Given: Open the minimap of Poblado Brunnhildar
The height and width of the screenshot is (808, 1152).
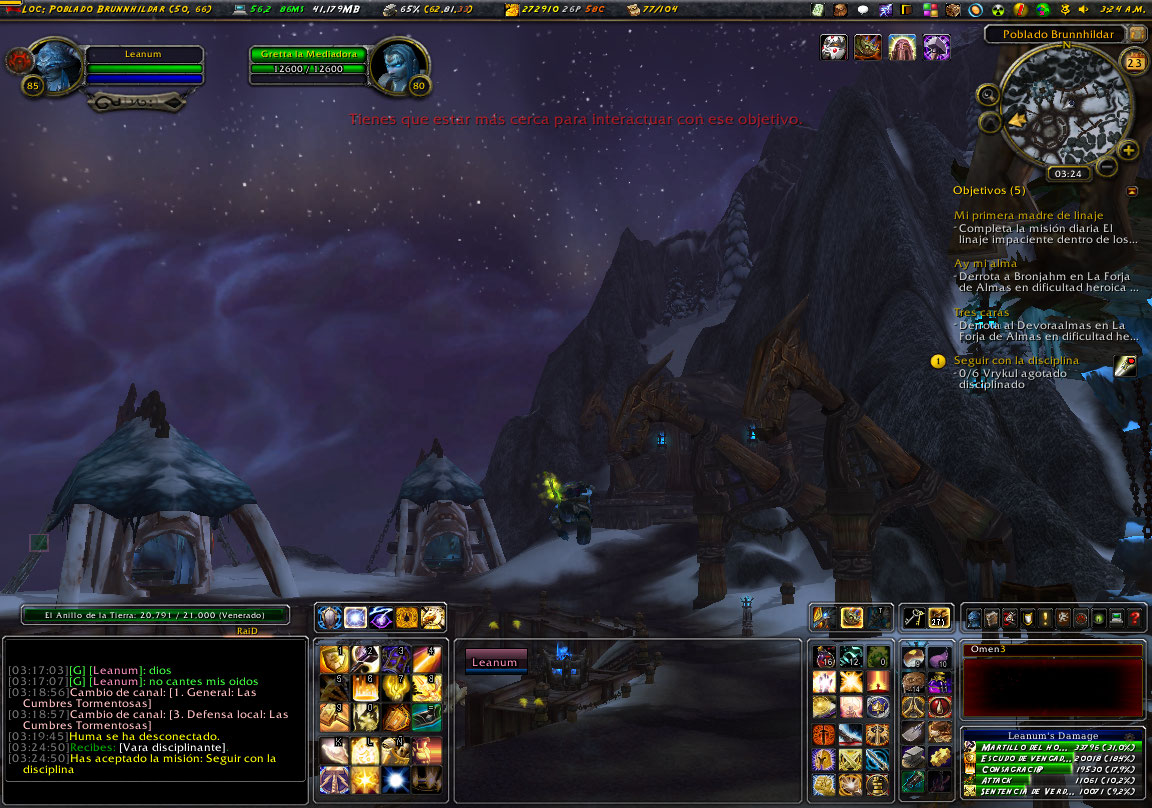Looking at the screenshot, I should coord(1066,105).
